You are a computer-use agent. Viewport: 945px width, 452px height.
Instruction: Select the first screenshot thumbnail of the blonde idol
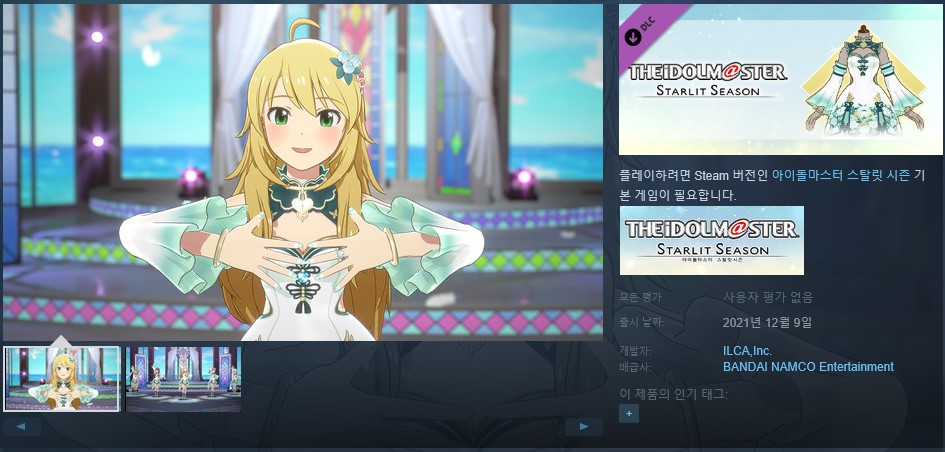[x=62, y=379]
